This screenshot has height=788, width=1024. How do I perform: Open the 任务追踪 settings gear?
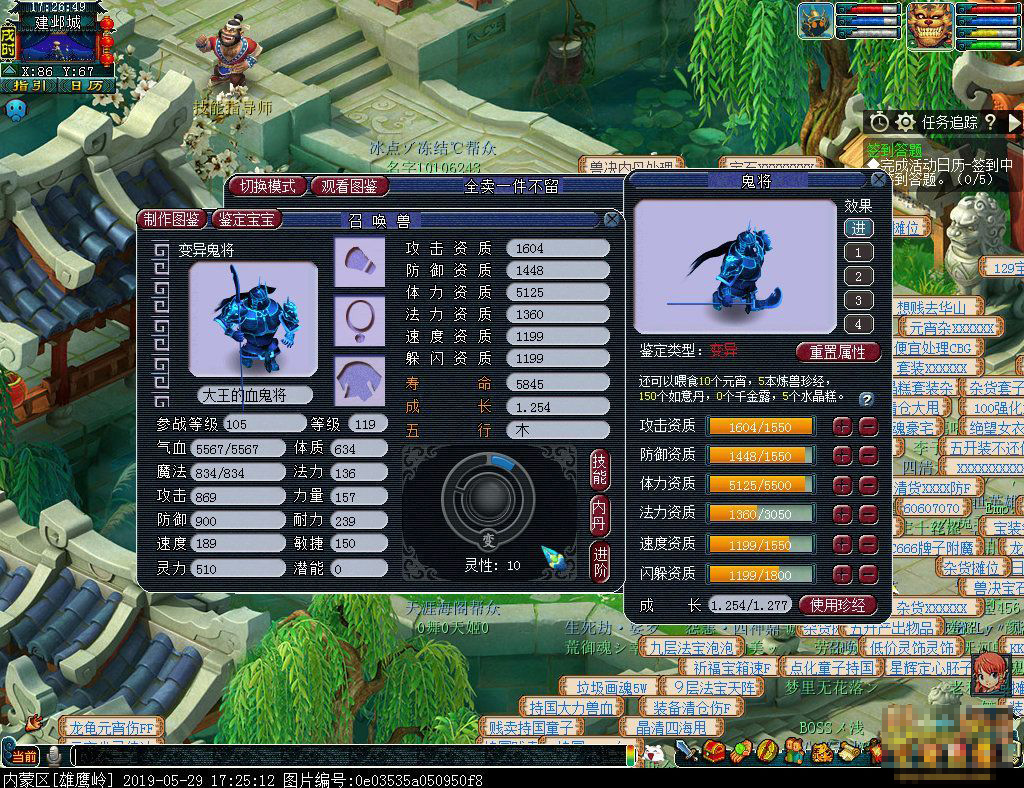tap(905, 122)
